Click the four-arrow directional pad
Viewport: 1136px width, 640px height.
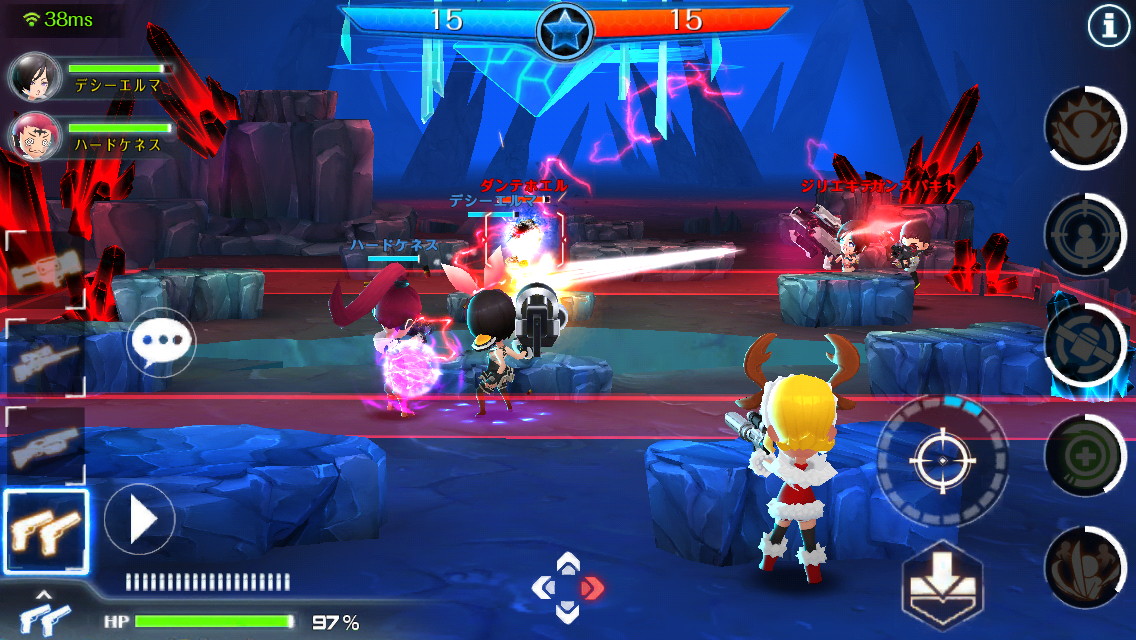coord(567,587)
